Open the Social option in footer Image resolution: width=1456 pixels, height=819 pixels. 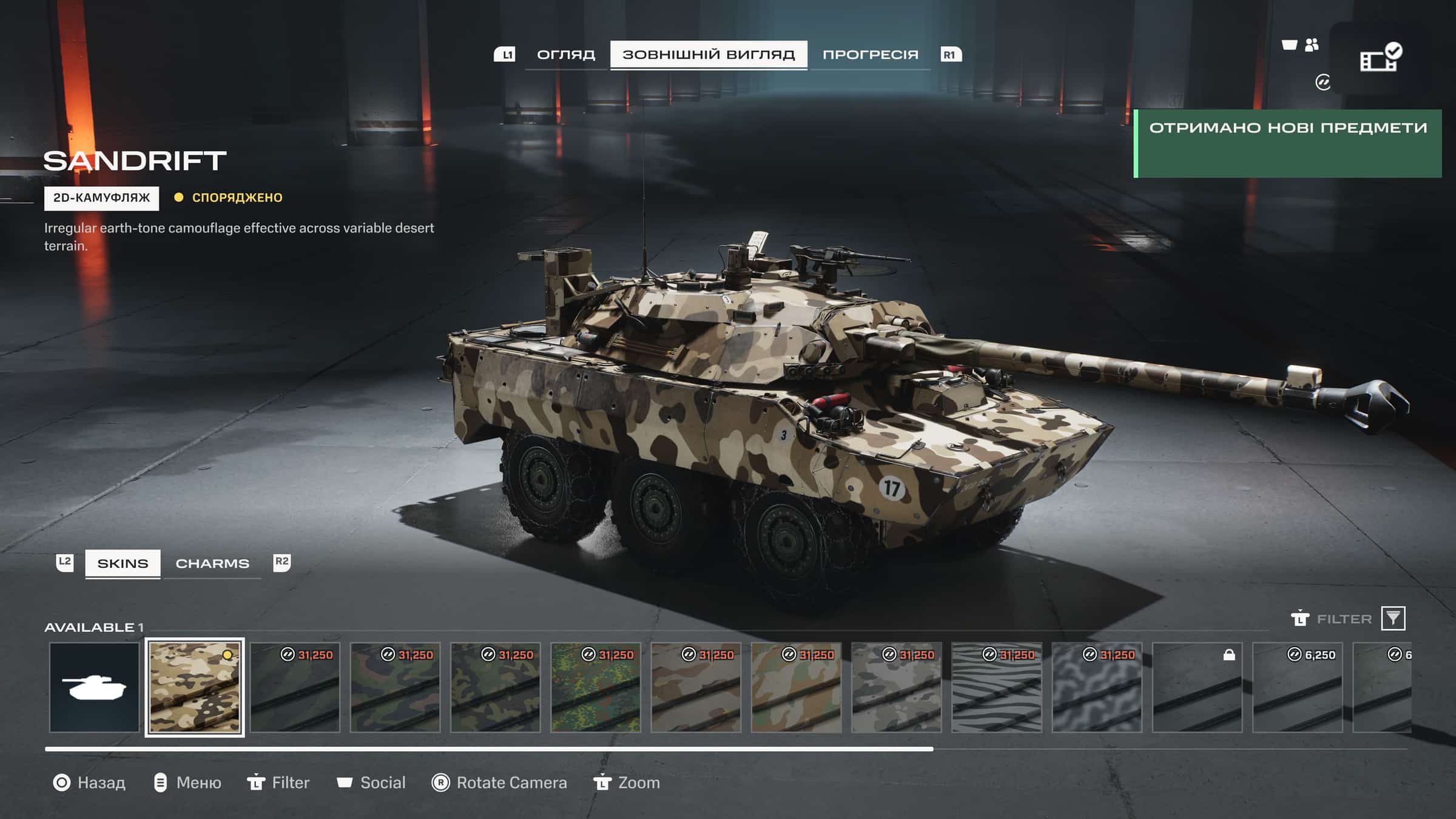click(x=371, y=783)
